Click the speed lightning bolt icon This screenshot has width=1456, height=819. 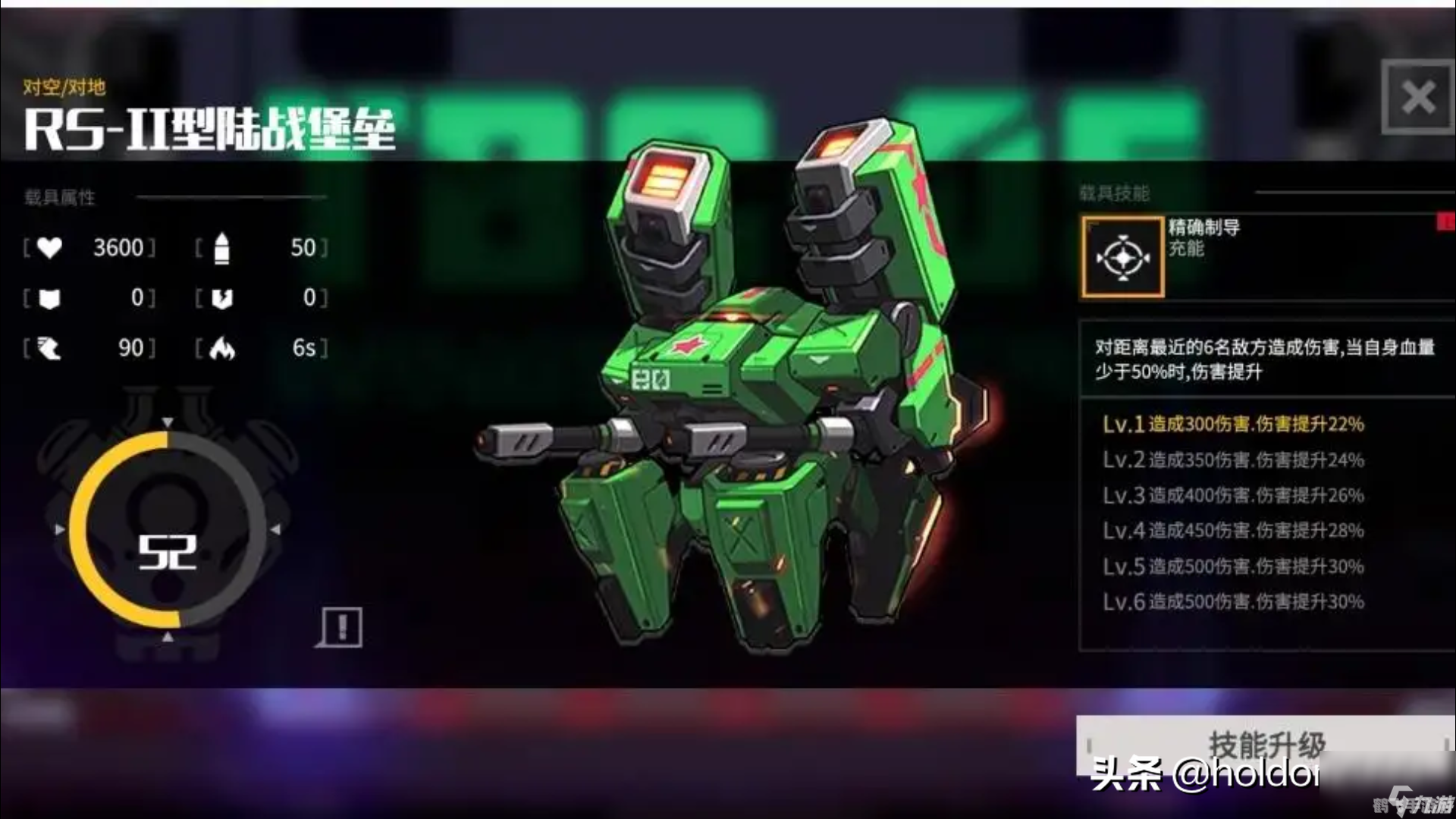[x=48, y=347]
